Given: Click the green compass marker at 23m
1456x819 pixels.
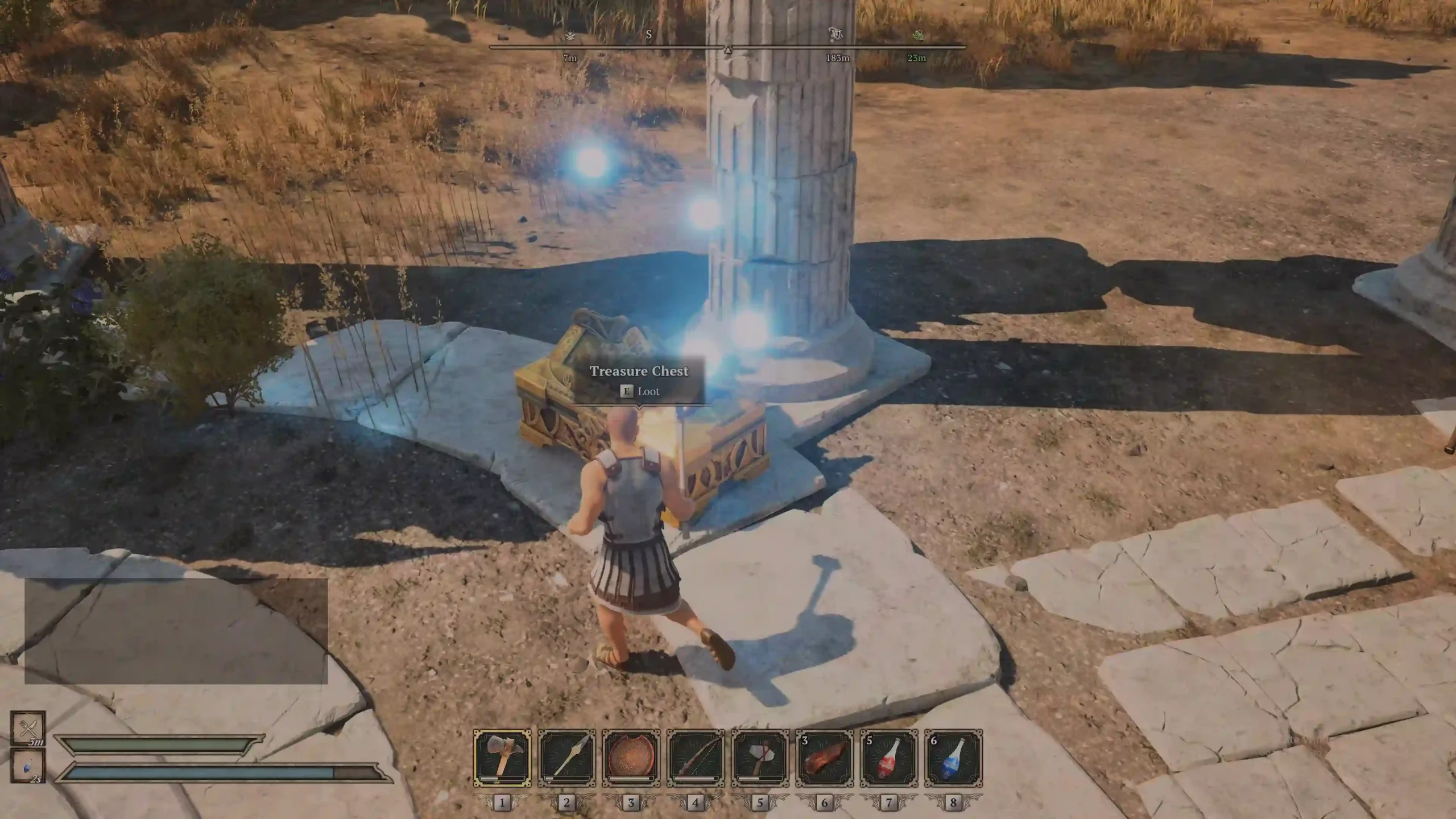Looking at the screenshot, I should [x=917, y=36].
